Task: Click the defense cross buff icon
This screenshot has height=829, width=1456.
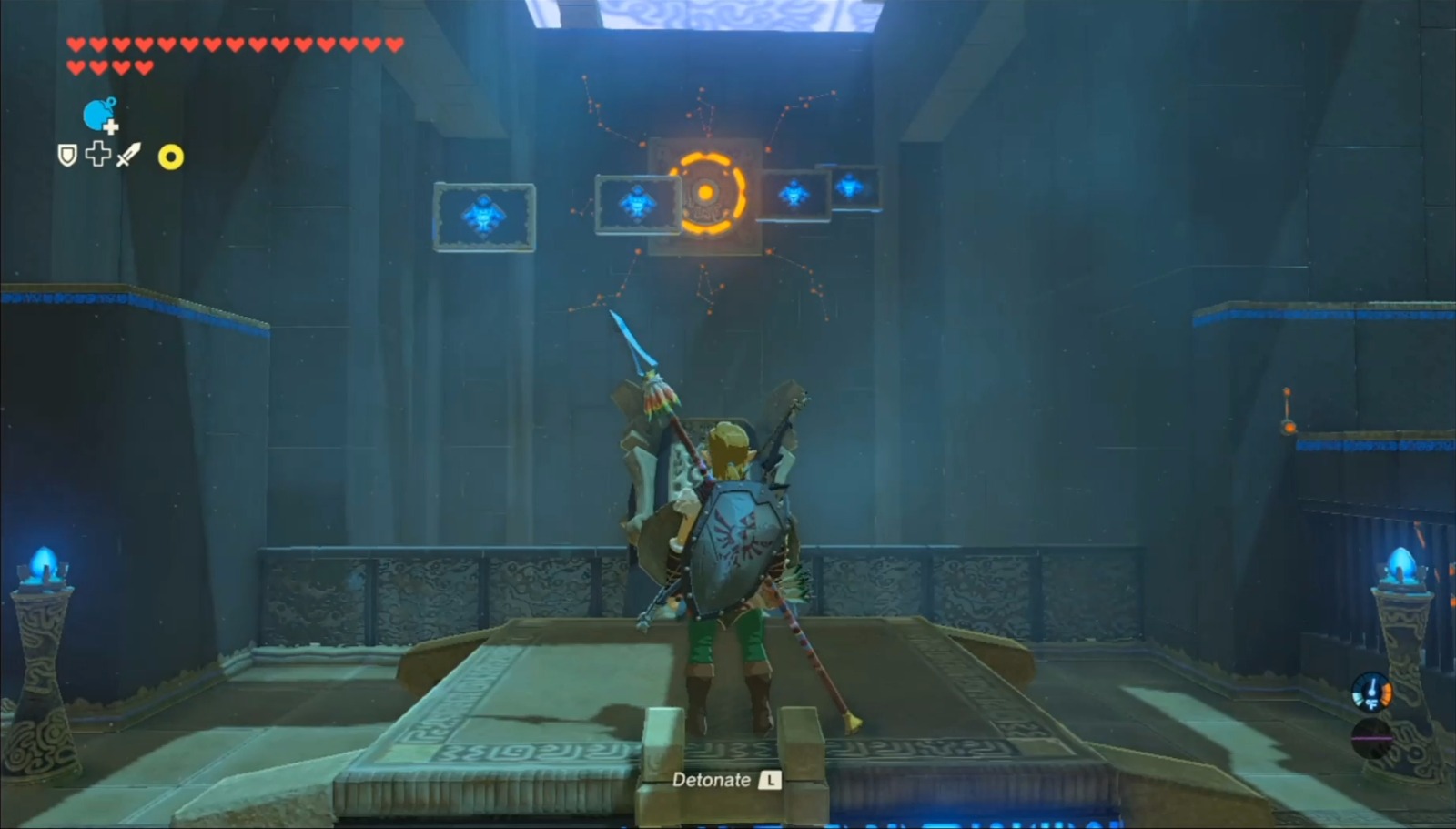Action: pos(97,155)
